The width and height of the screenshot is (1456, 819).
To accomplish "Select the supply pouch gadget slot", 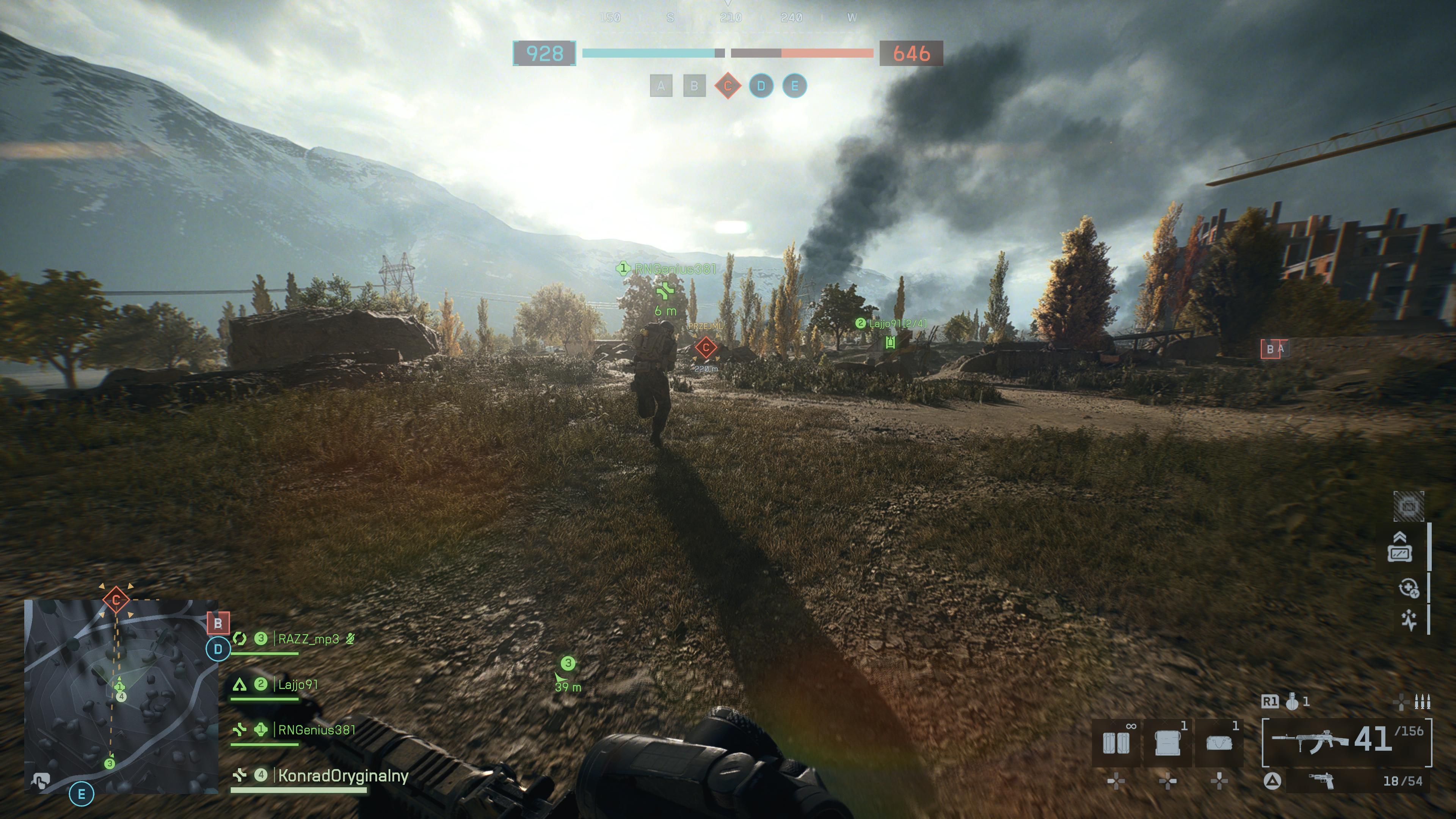I will coord(1167,743).
